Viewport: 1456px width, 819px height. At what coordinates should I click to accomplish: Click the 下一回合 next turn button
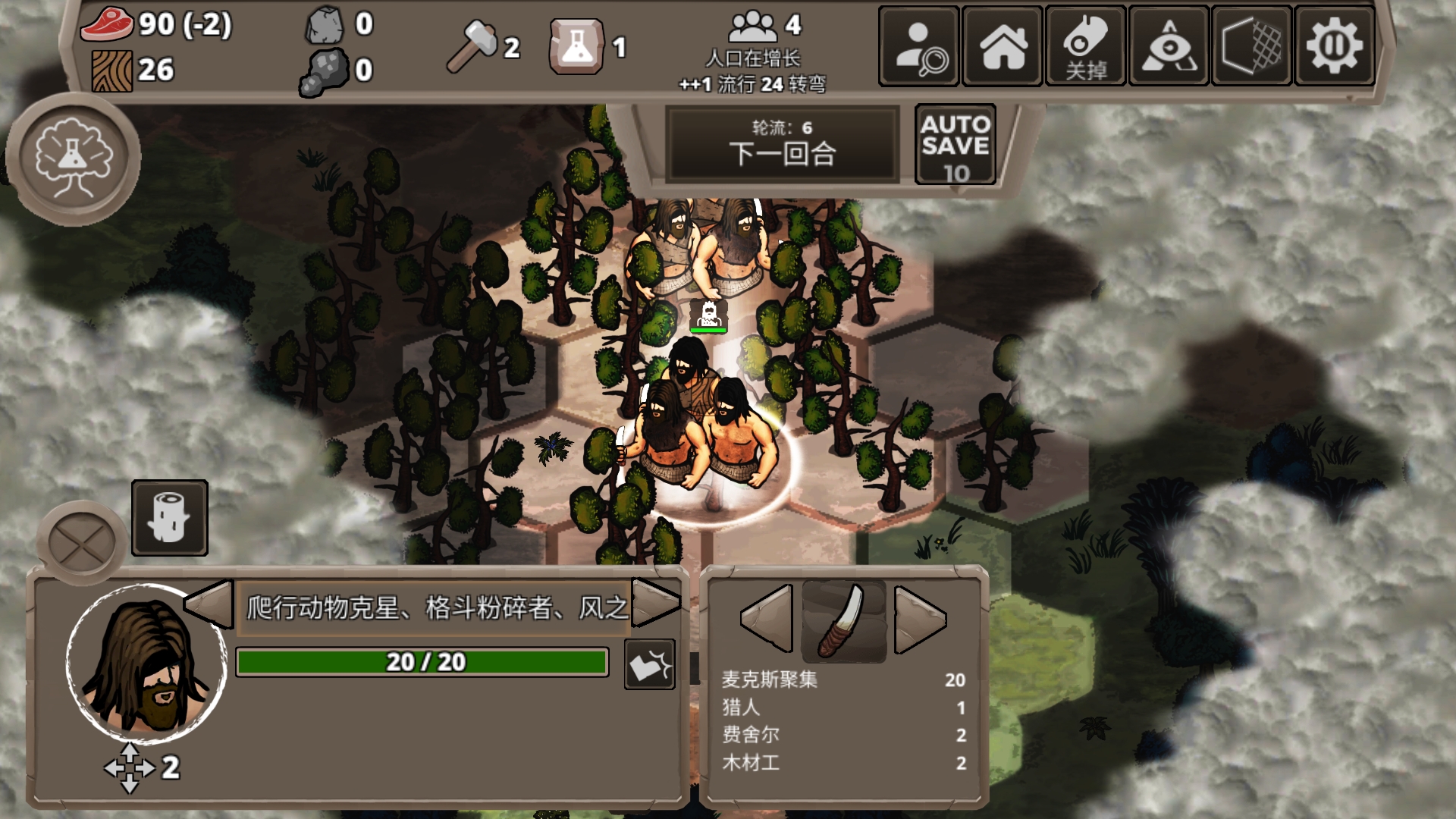[x=782, y=146]
